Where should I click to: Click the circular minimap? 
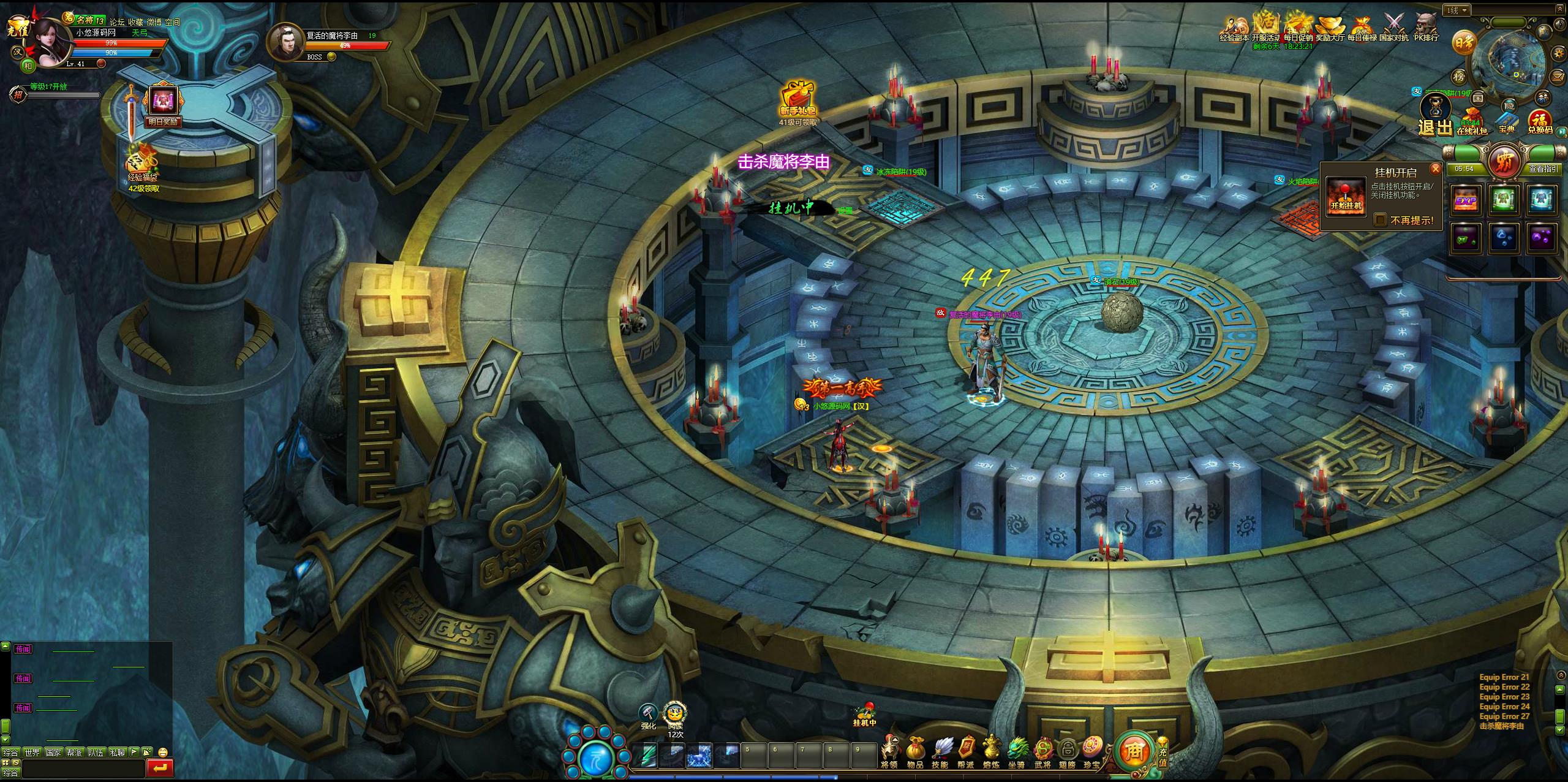(1513, 58)
